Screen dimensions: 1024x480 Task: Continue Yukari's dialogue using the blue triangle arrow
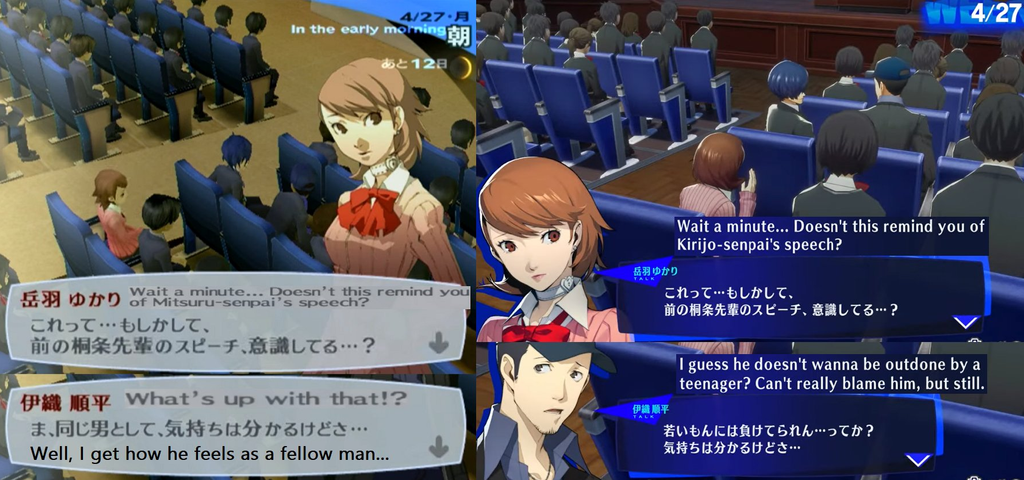[x=965, y=322]
